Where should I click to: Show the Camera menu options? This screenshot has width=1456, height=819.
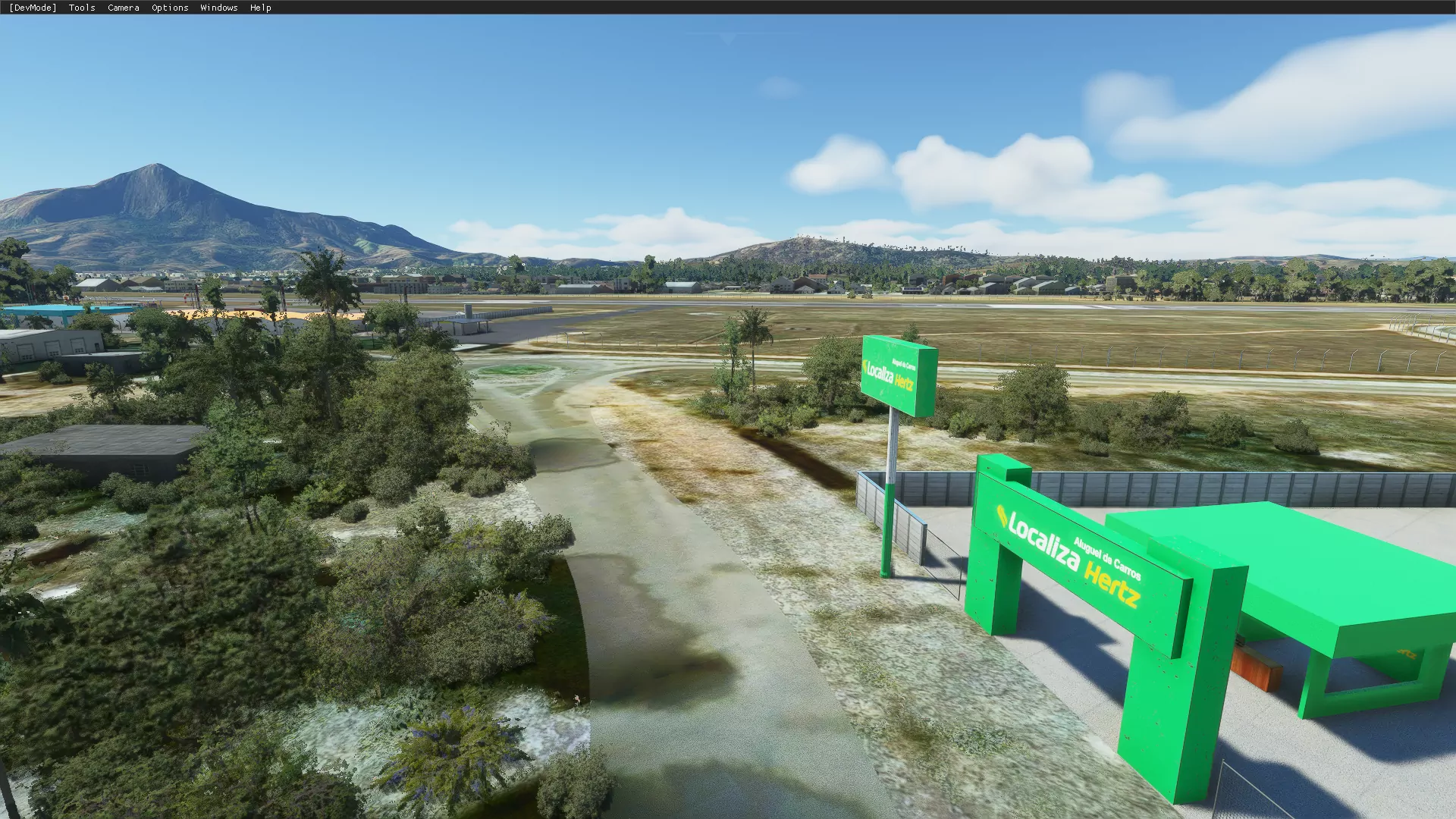click(123, 8)
